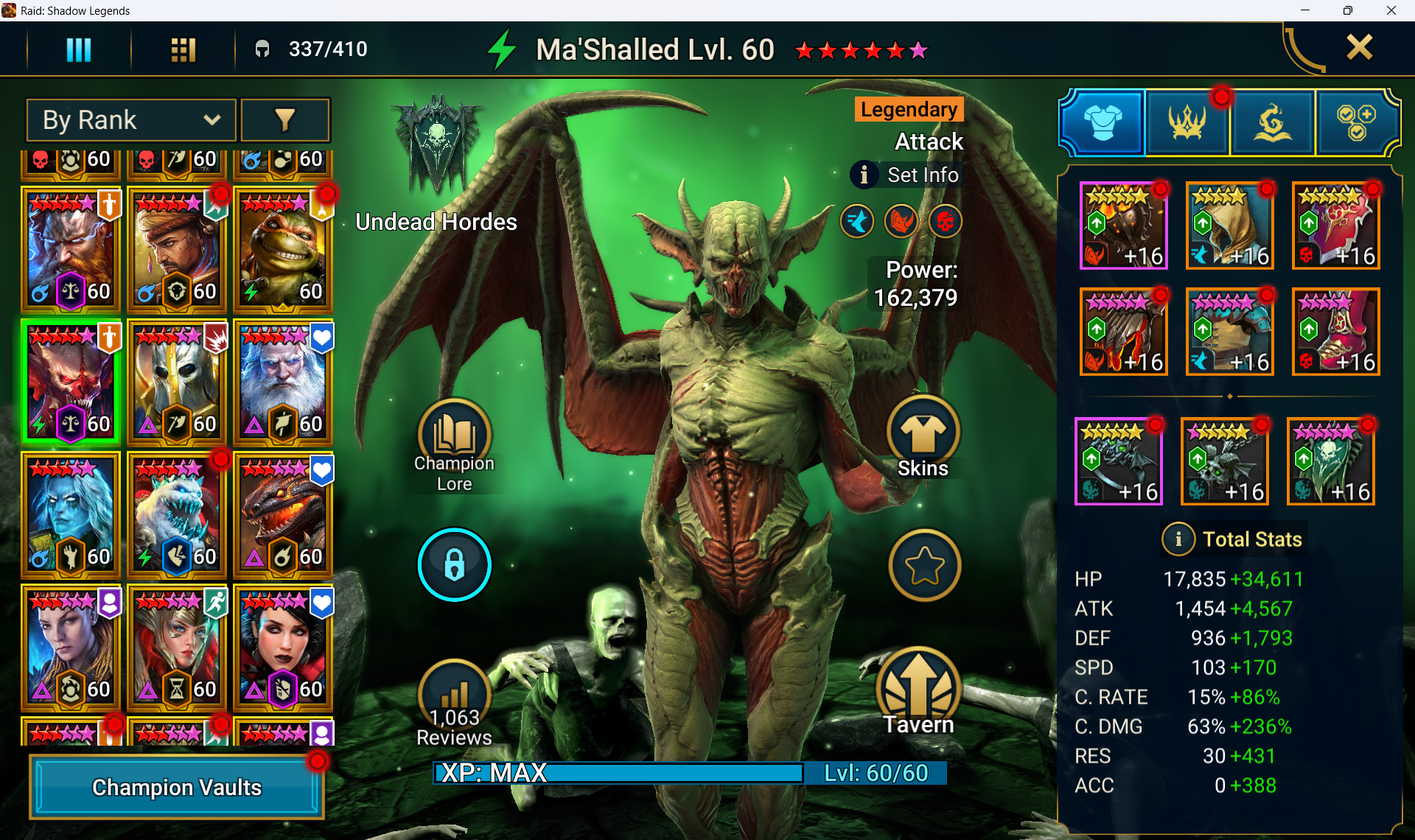The width and height of the screenshot is (1415, 840).
Task: Close the champion screen with the X
Action: (1359, 48)
